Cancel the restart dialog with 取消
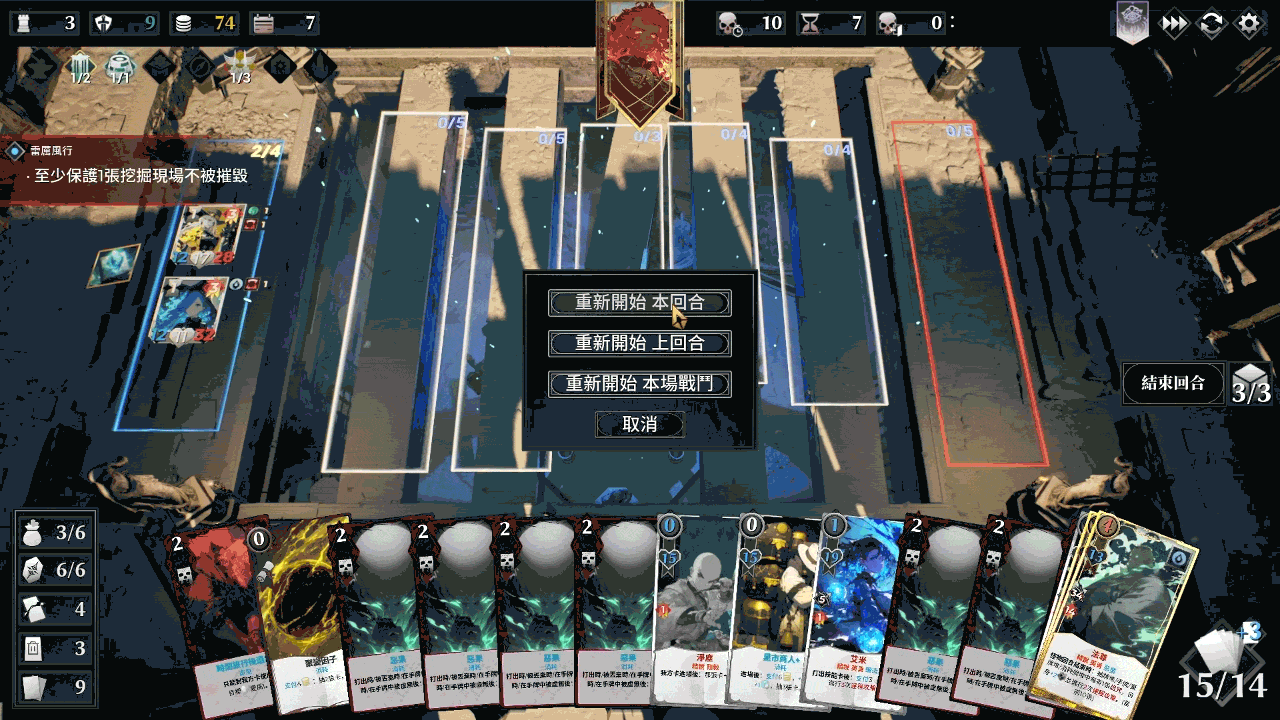 point(640,424)
